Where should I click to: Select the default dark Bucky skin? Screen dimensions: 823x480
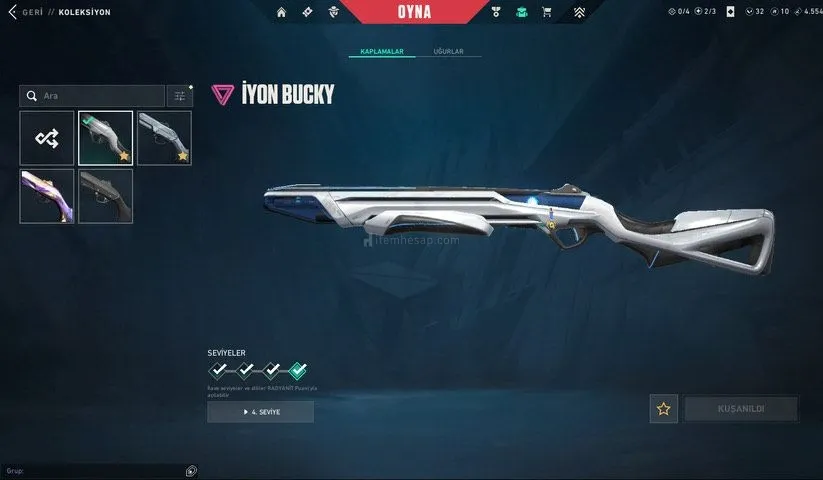[x=106, y=196]
